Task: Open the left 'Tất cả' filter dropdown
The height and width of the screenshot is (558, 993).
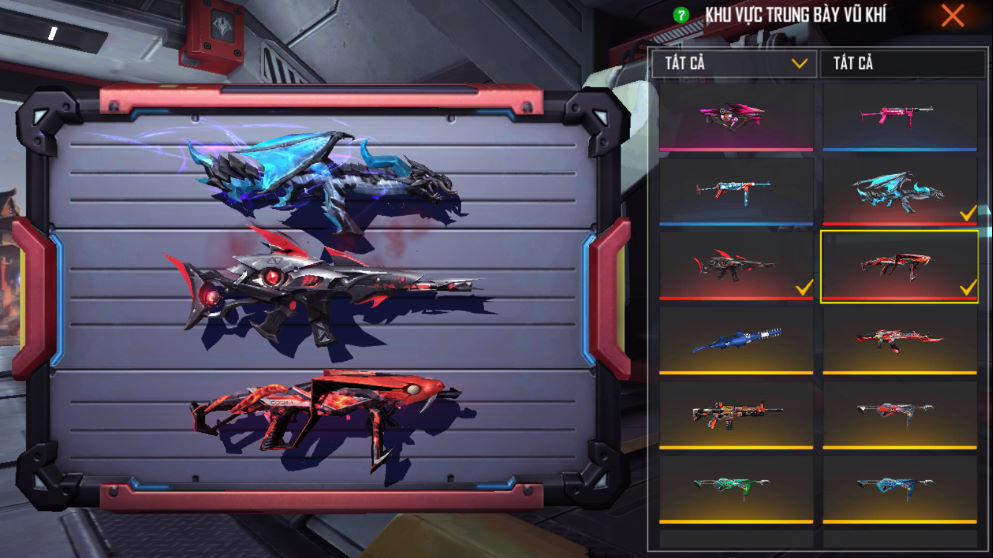Action: [x=733, y=63]
